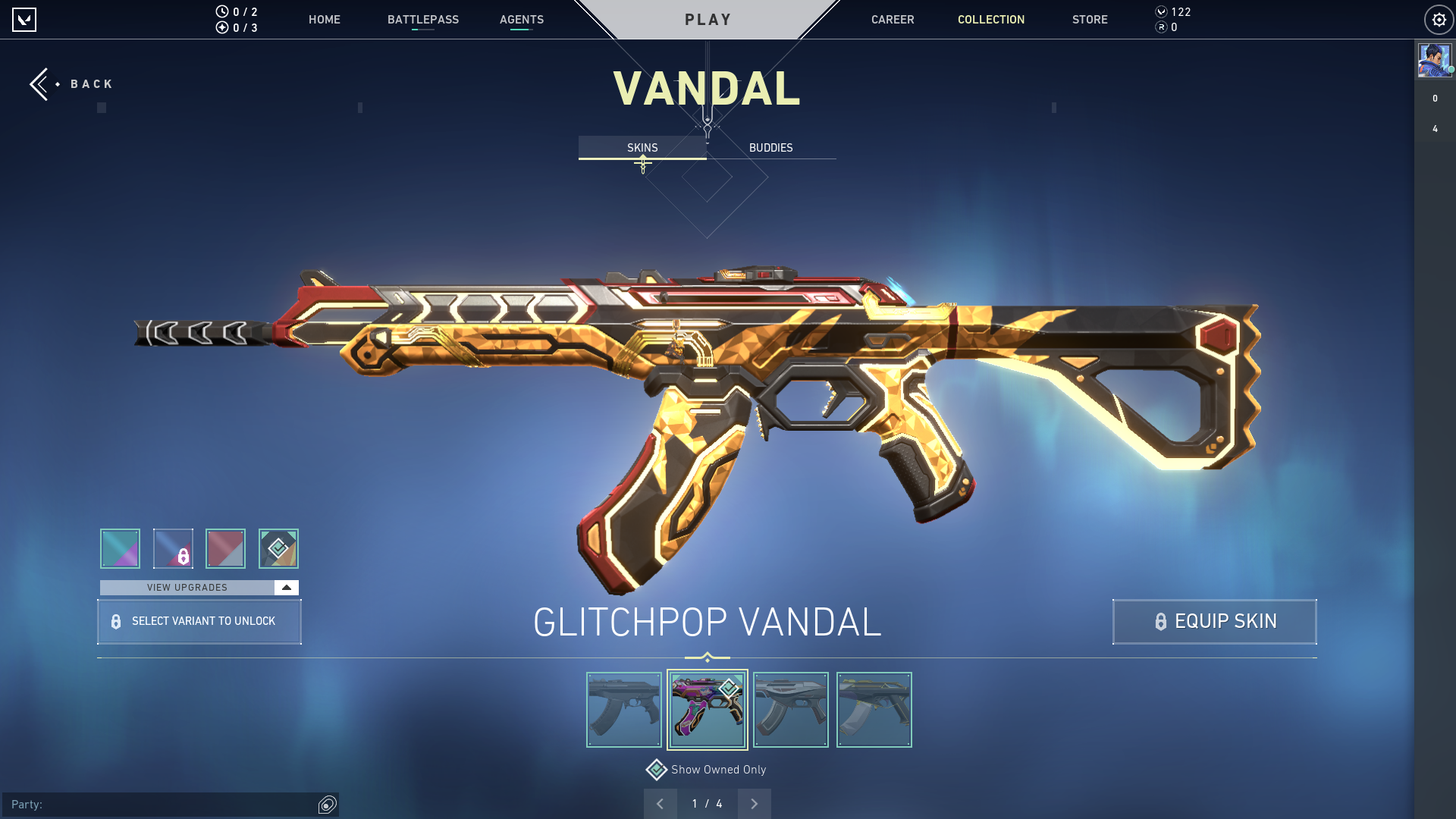Click the left page navigation chevron
Viewport: 1456px width, 819px height.
tap(660, 803)
